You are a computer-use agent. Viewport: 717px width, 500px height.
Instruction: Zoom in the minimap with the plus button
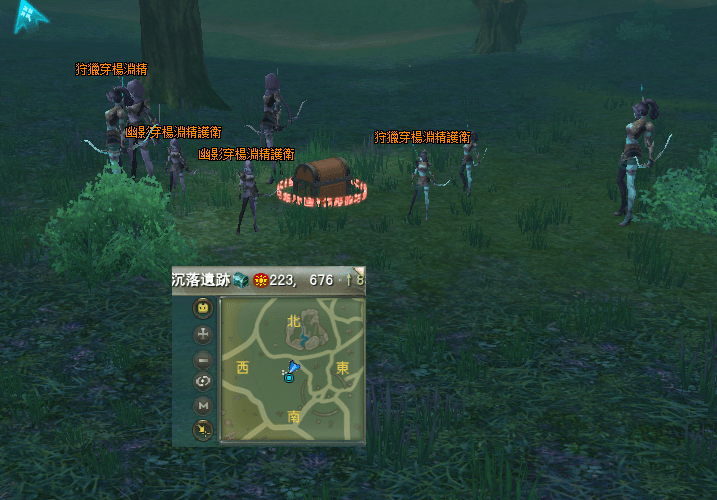point(203,335)
